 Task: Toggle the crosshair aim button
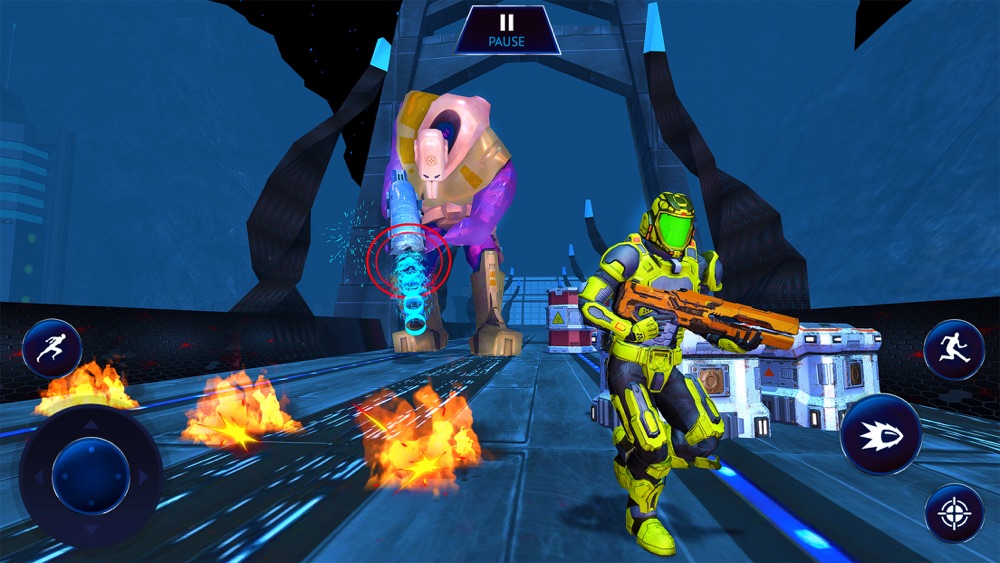tap(954, 513)
